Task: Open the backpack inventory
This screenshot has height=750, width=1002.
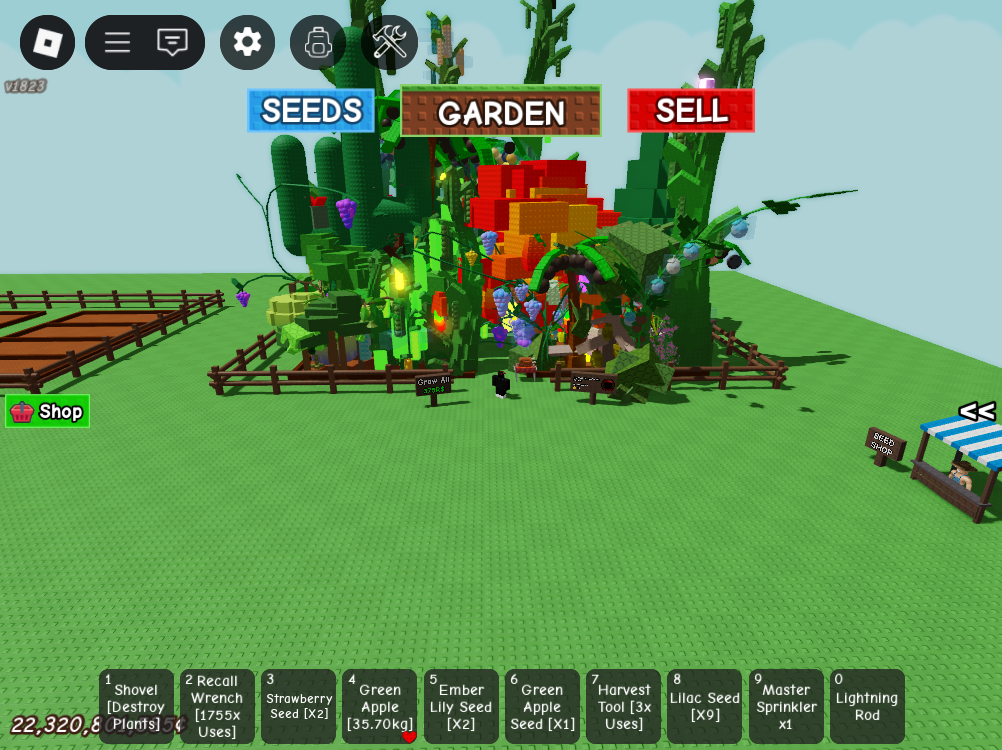Action: tap(318, 42)
